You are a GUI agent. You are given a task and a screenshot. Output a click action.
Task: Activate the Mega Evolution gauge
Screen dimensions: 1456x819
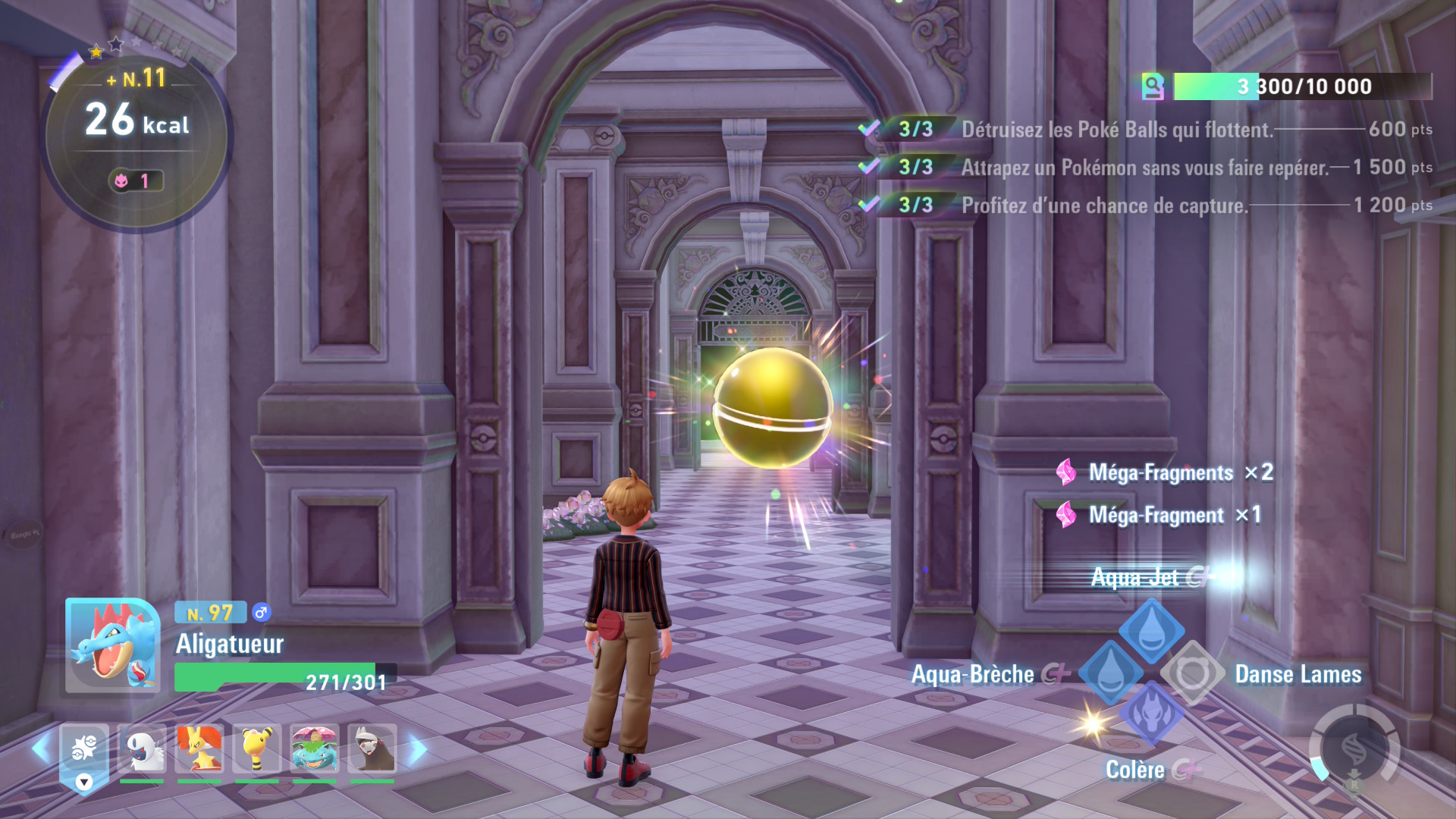point(1354,748)
